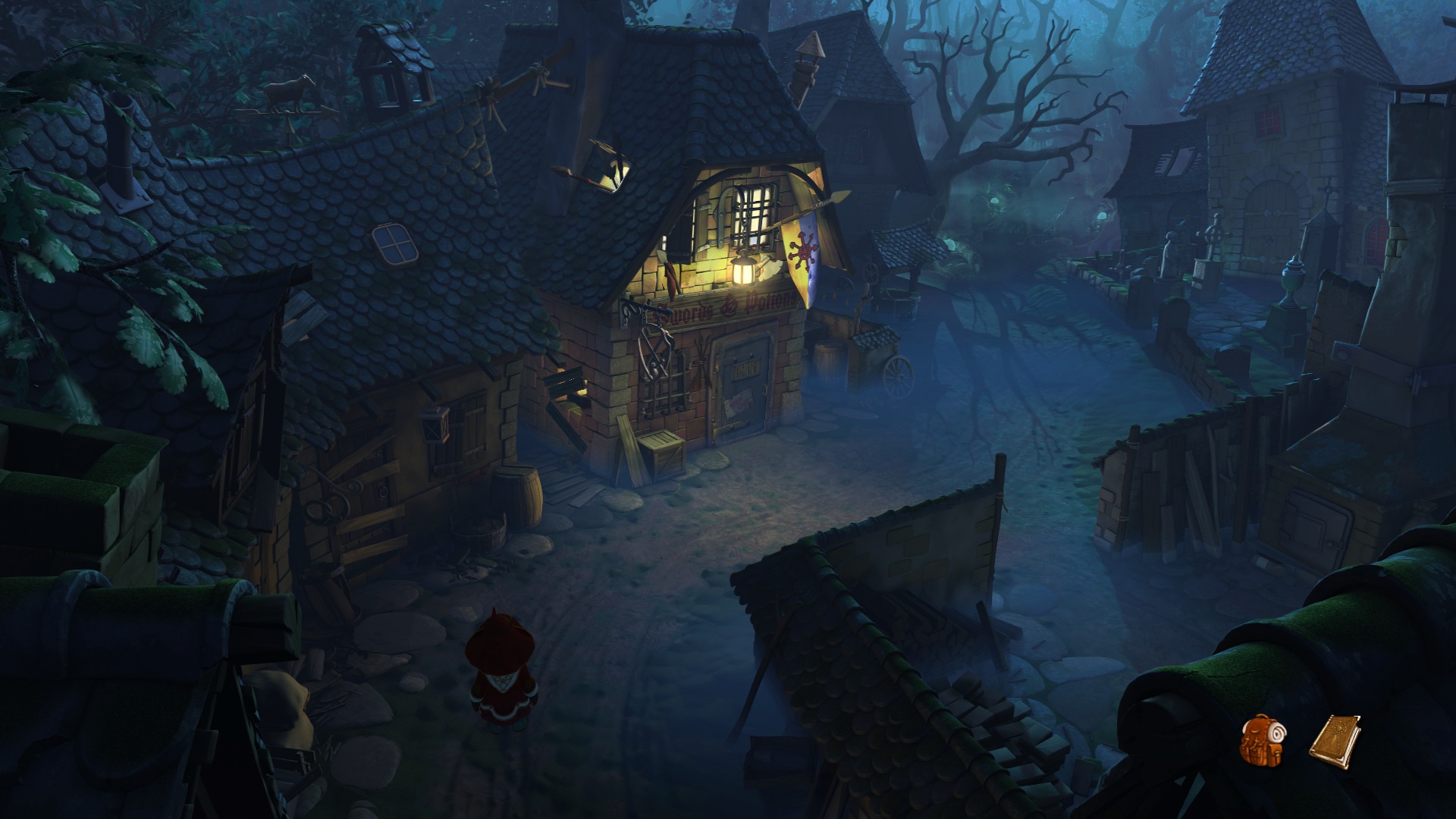Open the backpack inventory
Viewport: 1456px width, 819px height.
[x=1263, y=739]
